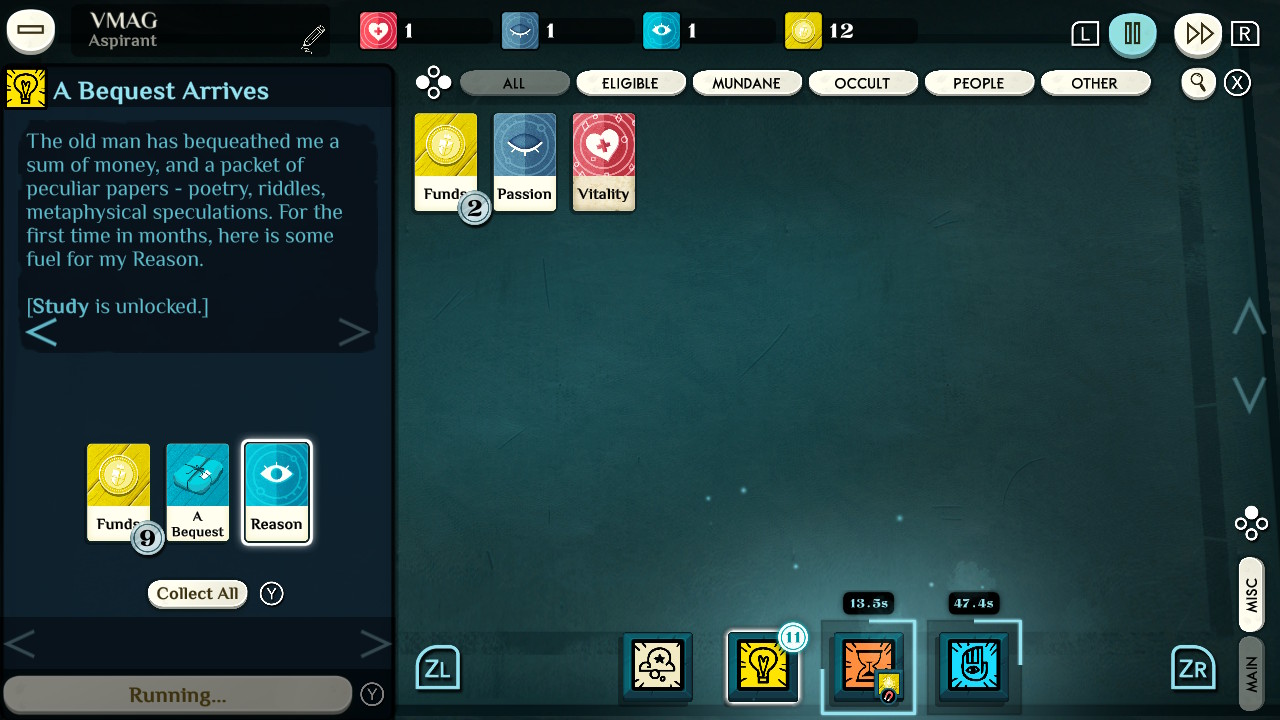Click the four-dot arrangement icon near the filters
The height and width of the screenshot is (720, 1280).
click(x=434, y=82)
